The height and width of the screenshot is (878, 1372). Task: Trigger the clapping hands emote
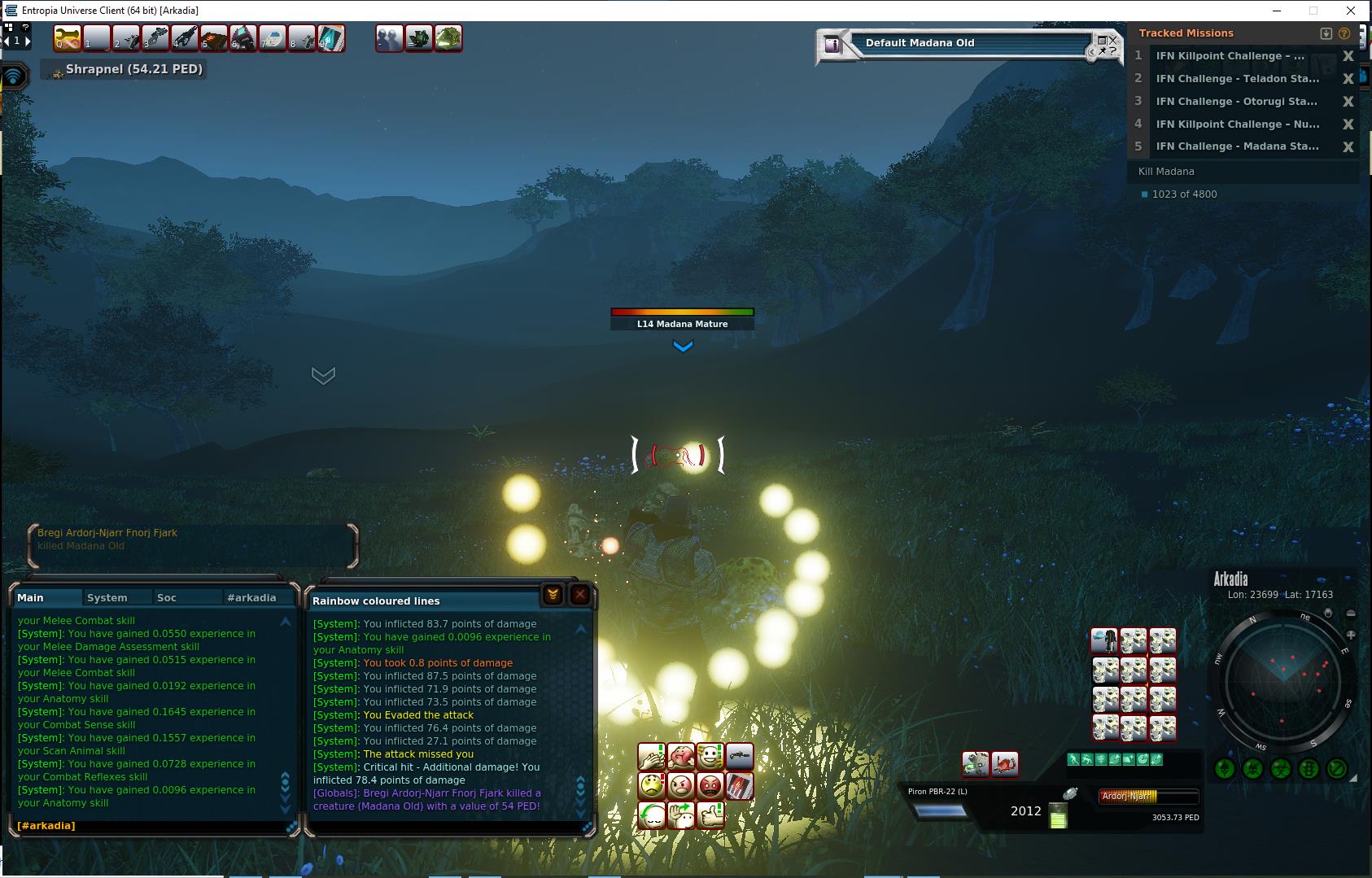(652, 758)
